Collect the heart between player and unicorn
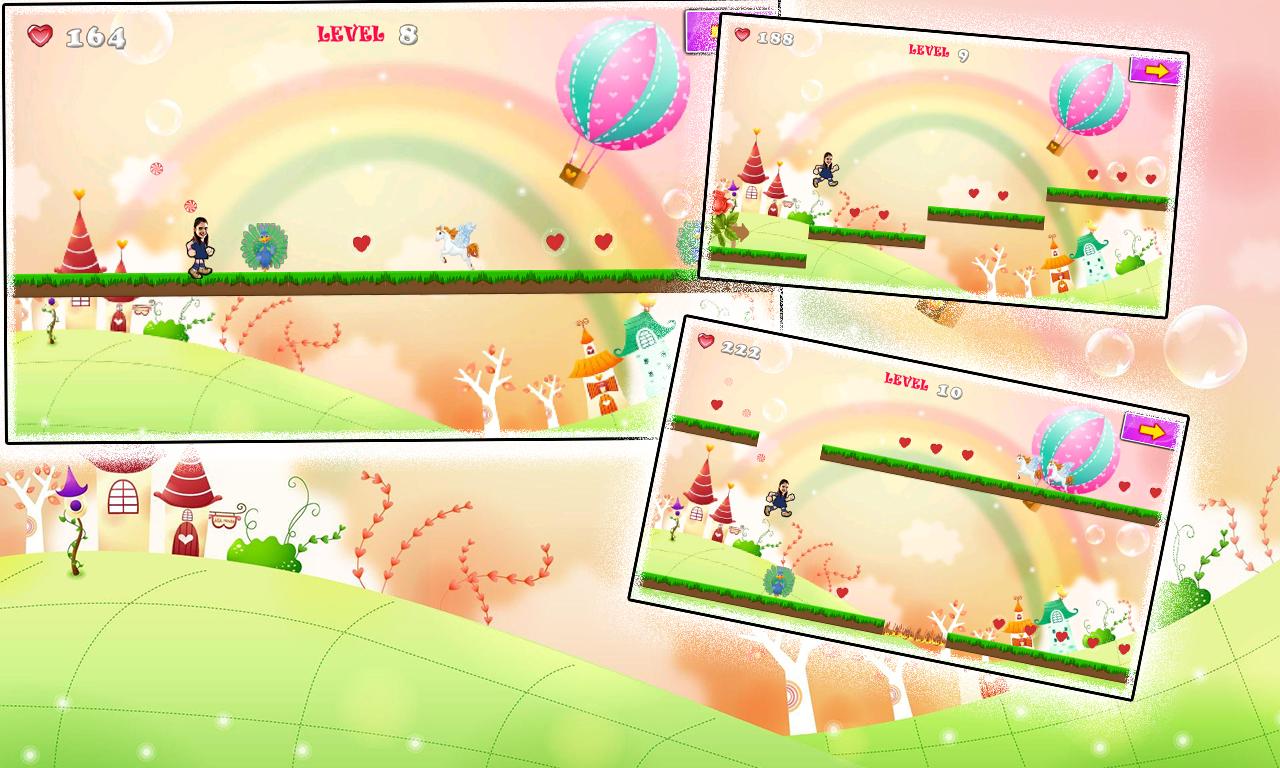 [360, 241]
